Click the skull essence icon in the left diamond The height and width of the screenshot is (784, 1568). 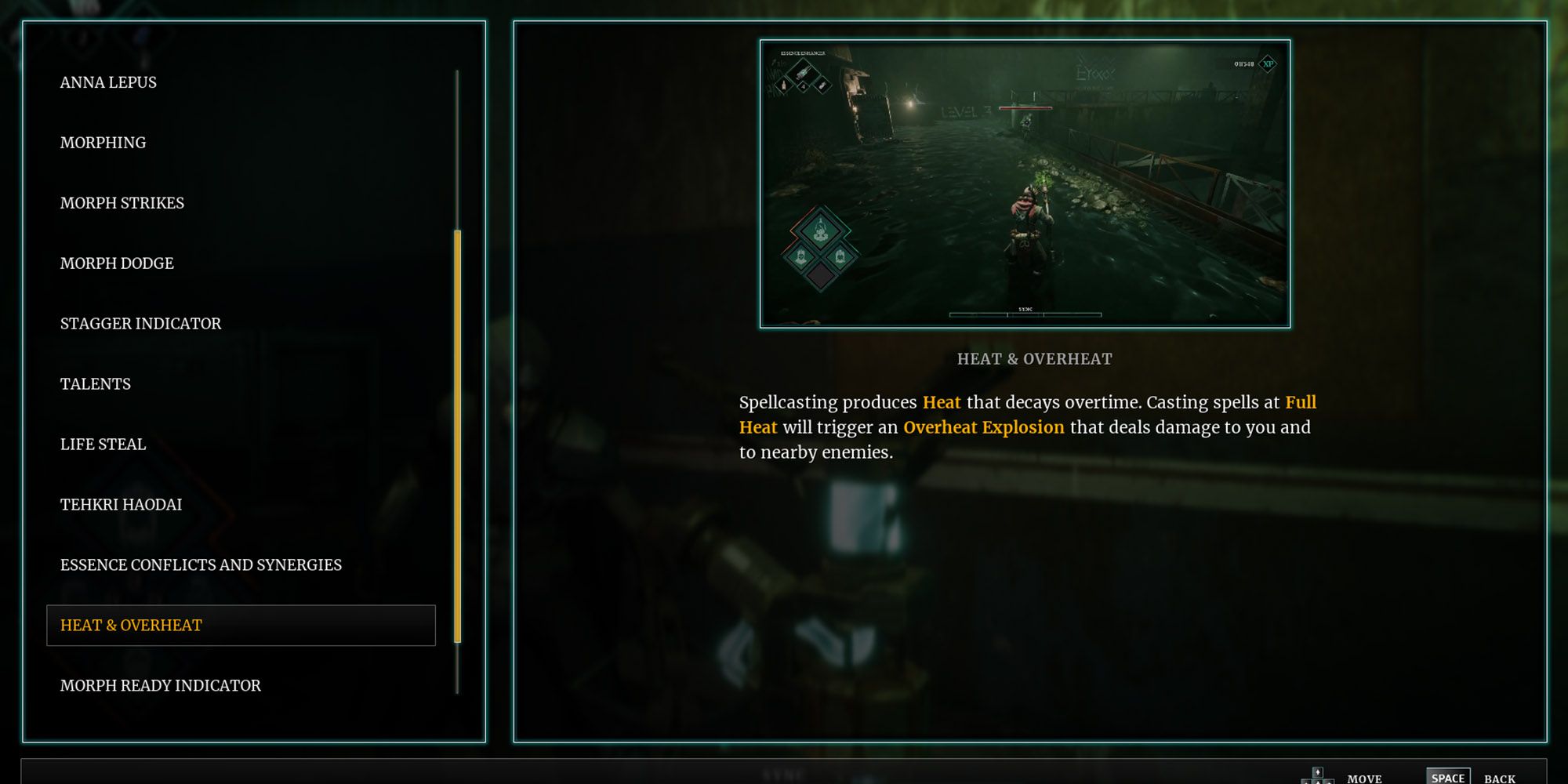point(801,256)
